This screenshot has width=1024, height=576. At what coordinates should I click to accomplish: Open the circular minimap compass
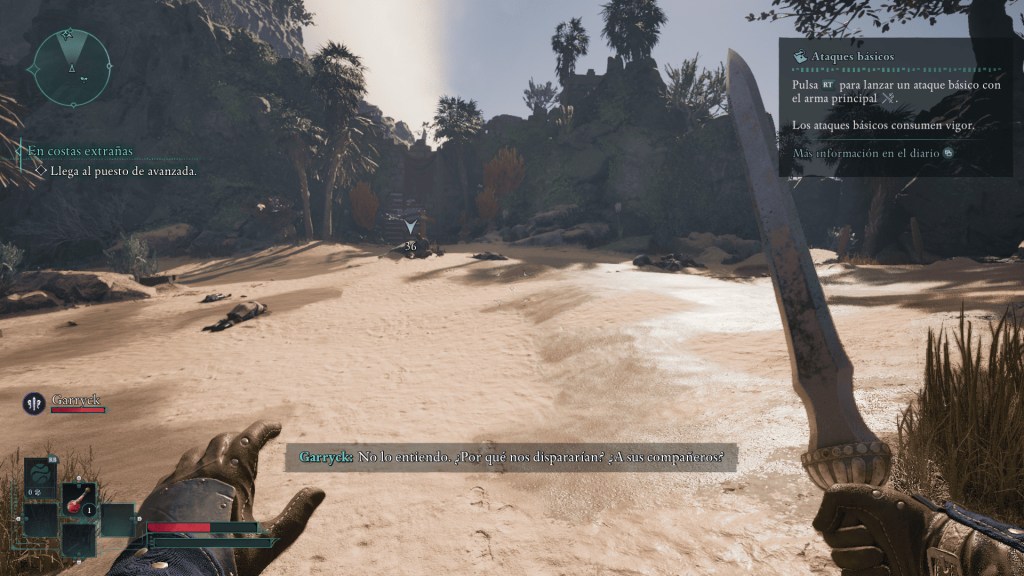click(71, 68)
